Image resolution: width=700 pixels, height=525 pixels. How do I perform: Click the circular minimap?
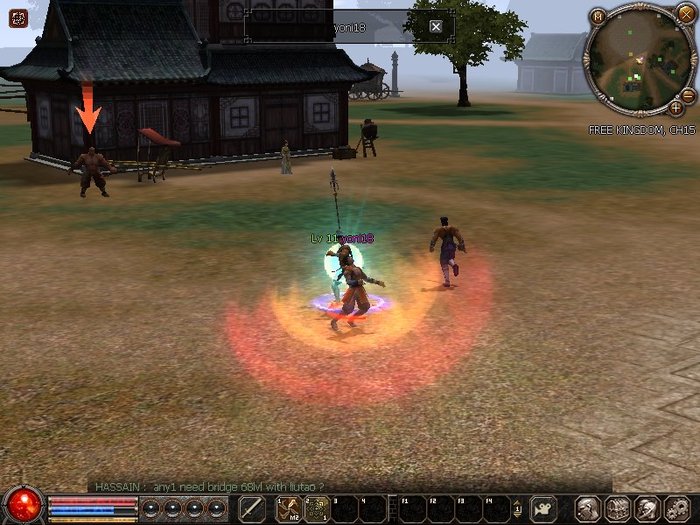tap(637, 60)
